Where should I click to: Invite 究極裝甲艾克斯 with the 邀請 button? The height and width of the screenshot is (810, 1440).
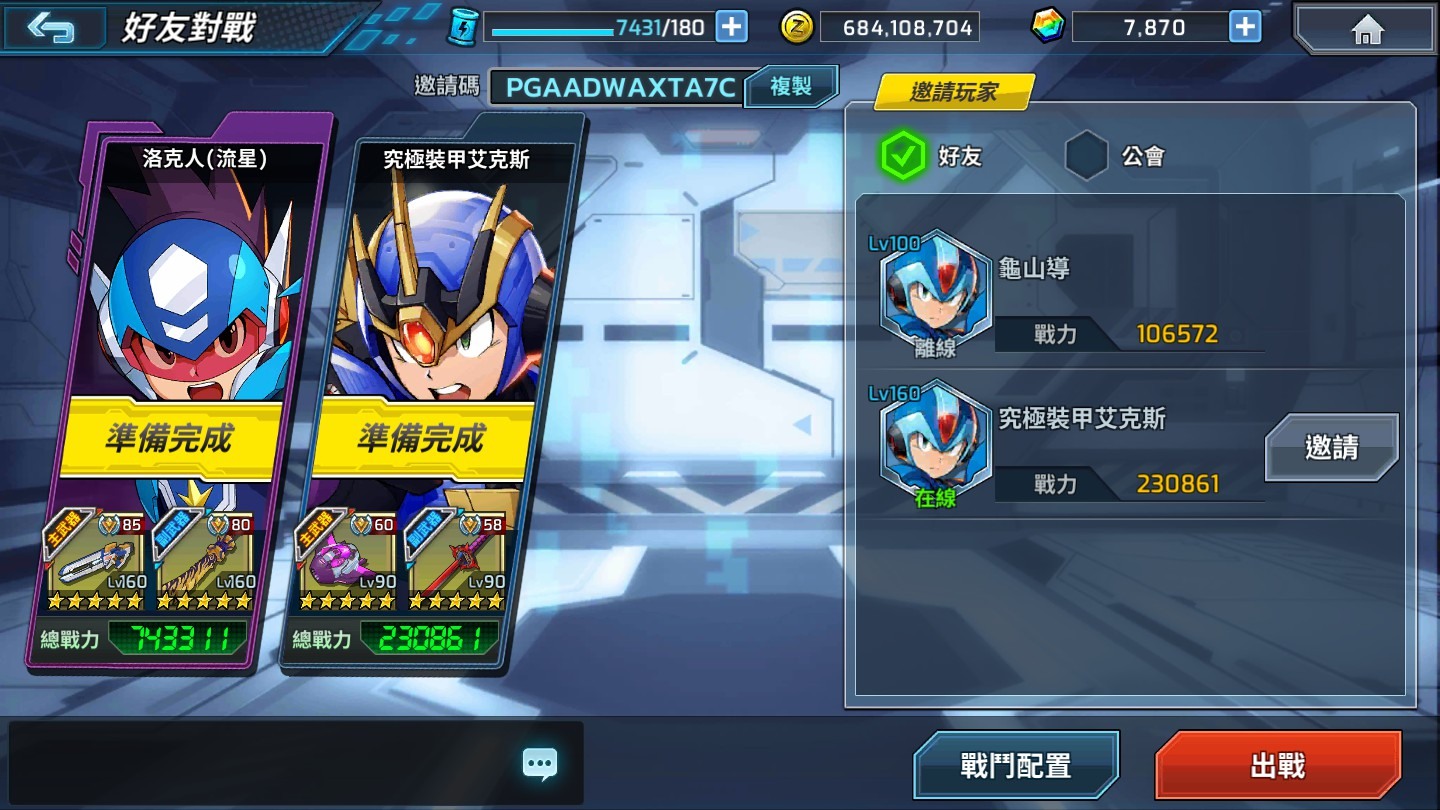tap(1330, 448)
